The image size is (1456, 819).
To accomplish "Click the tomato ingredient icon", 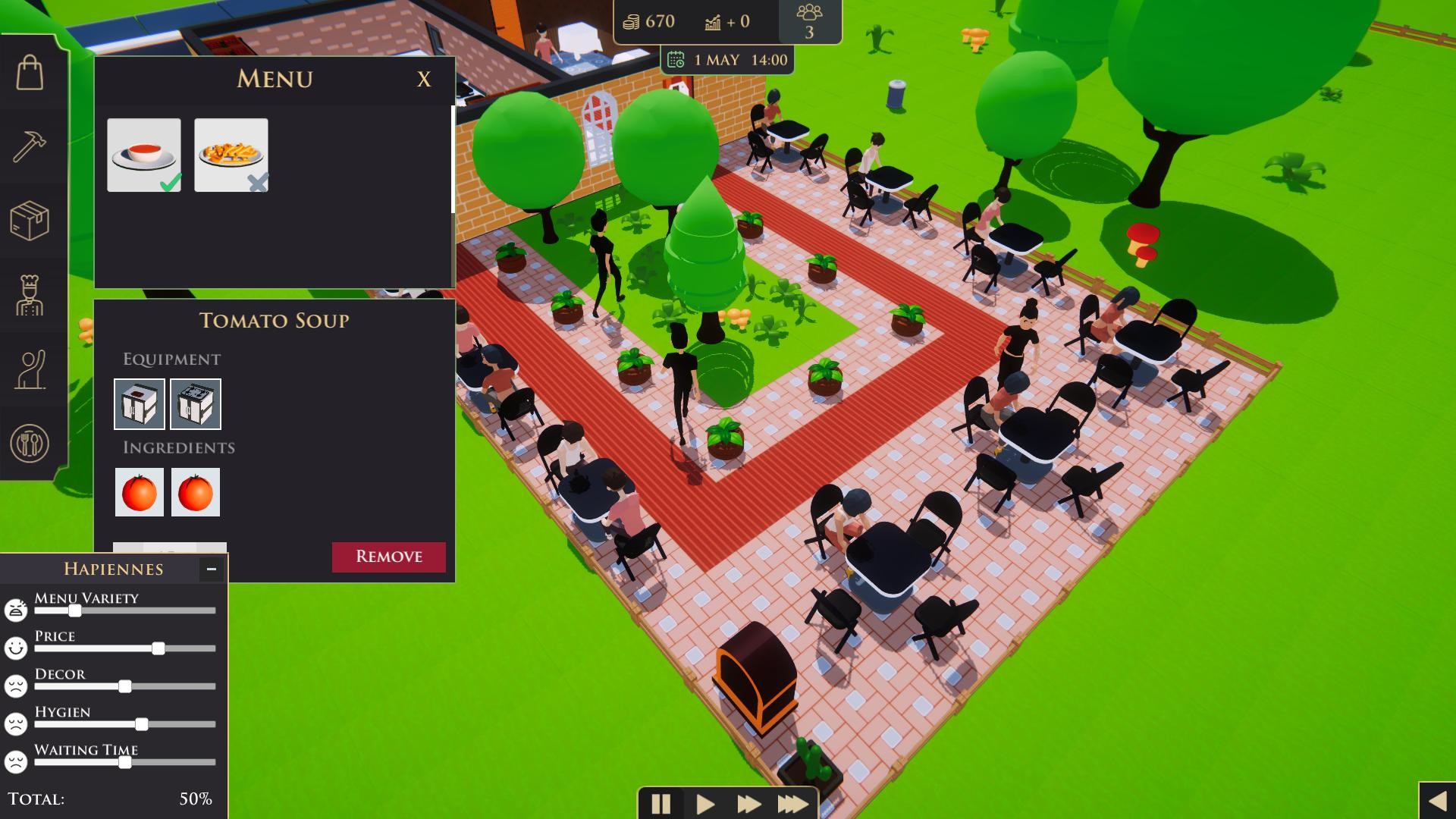I will (x=139, y=491).
